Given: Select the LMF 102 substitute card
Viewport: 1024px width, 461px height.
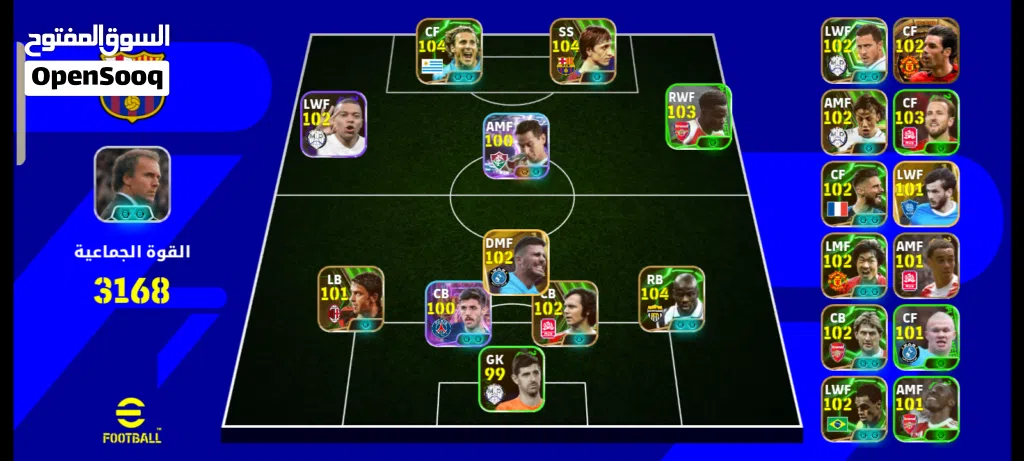Looking at the screenshot, I should click(854, 266).
